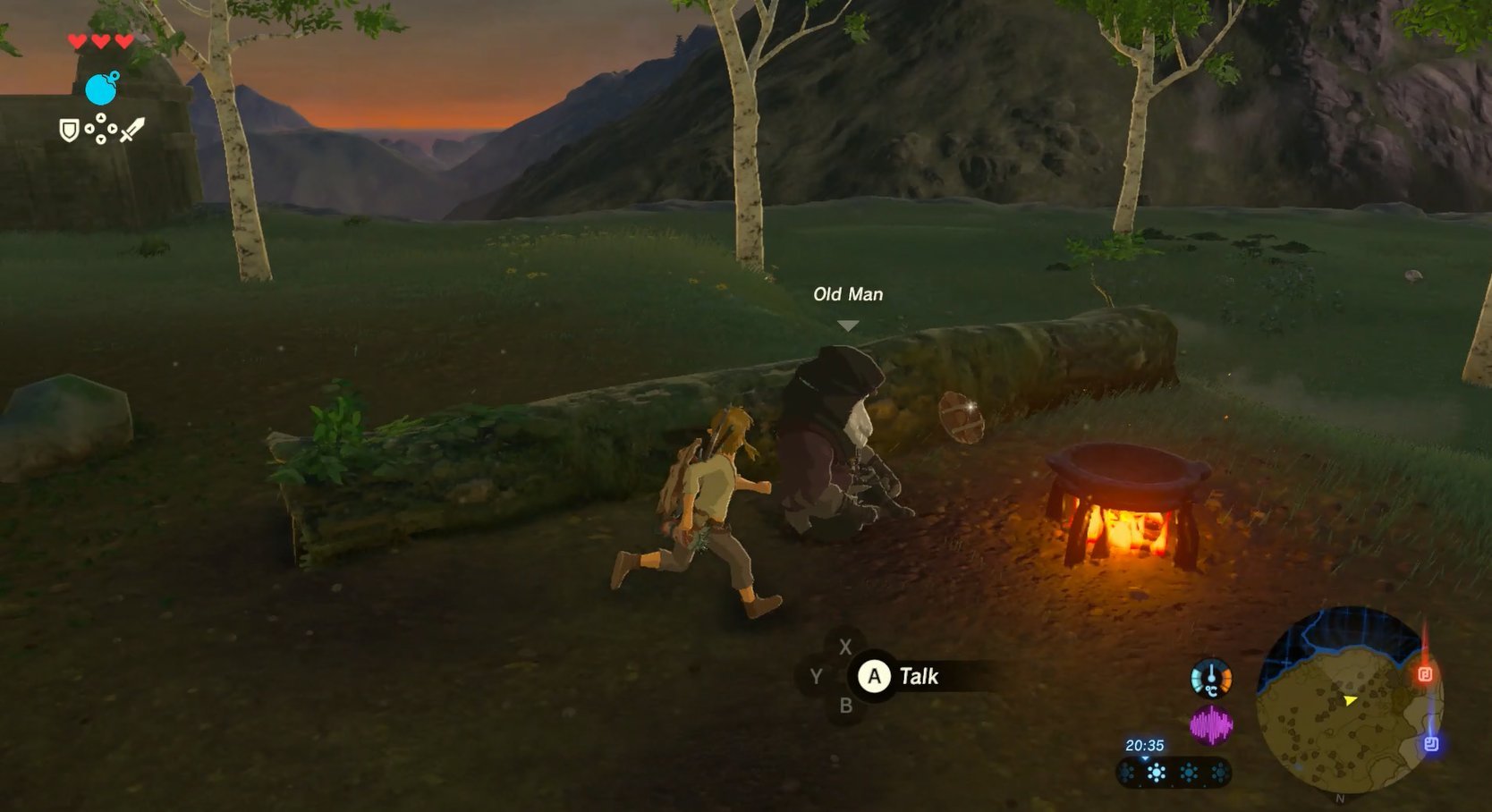Toggle the highlighted snowflake in the weather forecast
Image resolution: width=1492 pixels, height=812 pixels.
(1156, 771)
